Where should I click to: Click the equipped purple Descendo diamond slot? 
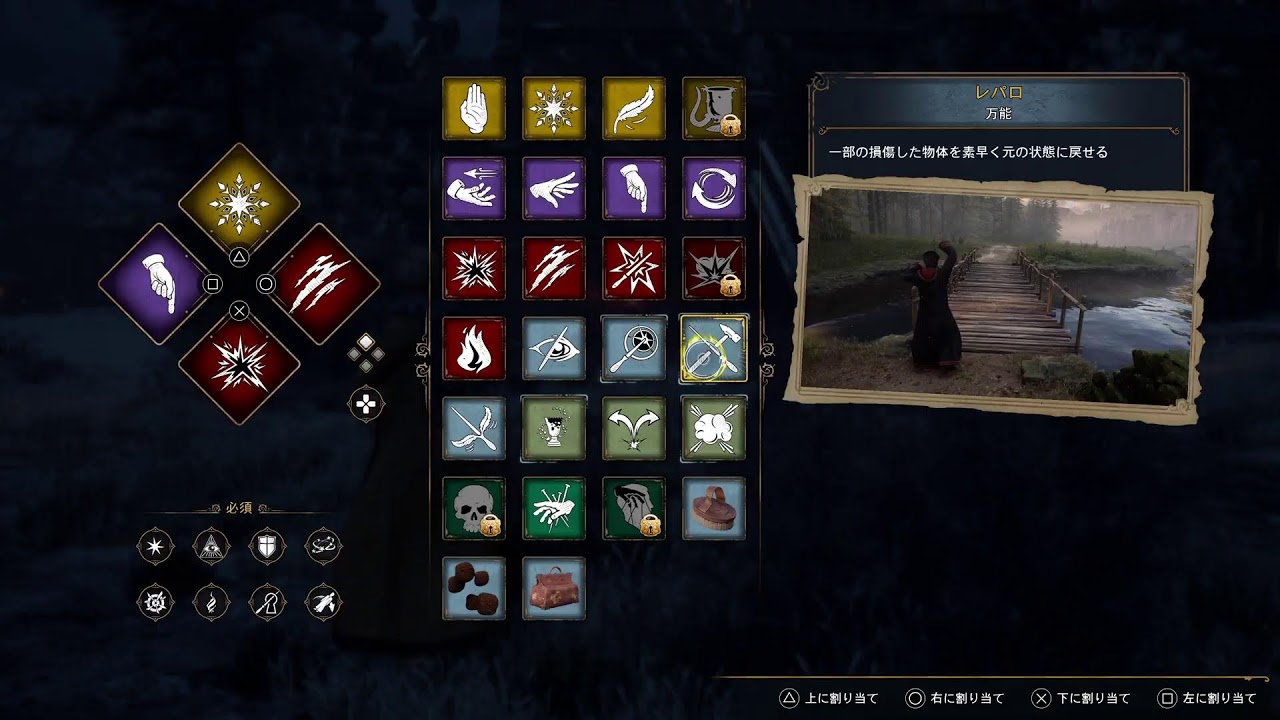159,284
